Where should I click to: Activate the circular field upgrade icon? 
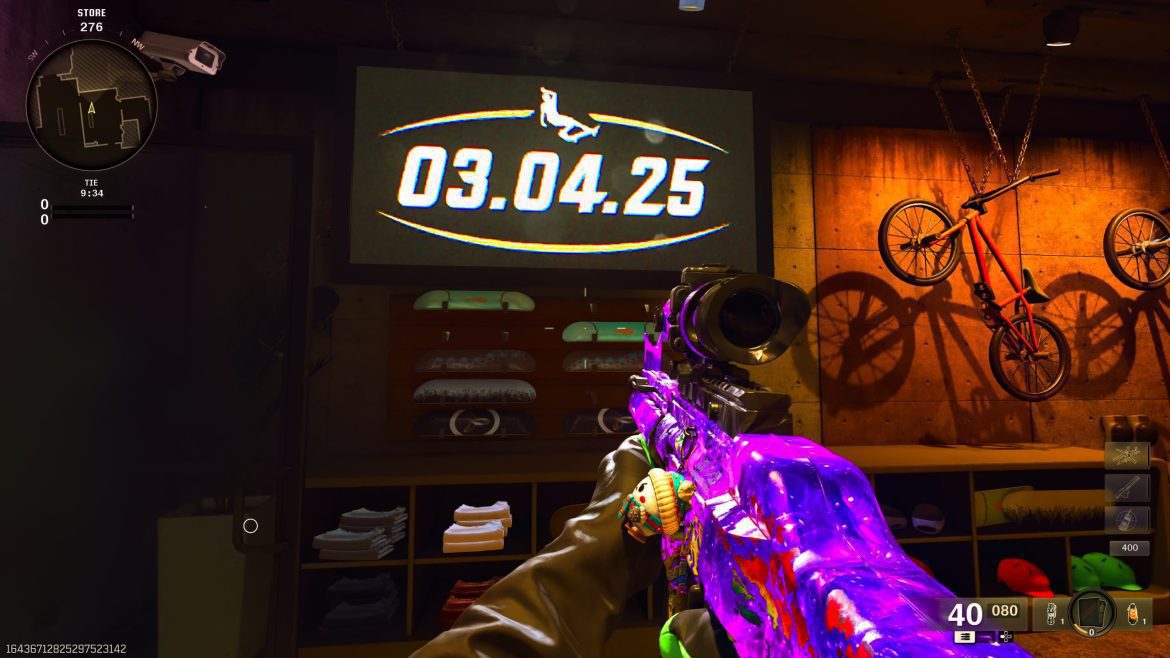(x=1091, y=613)
